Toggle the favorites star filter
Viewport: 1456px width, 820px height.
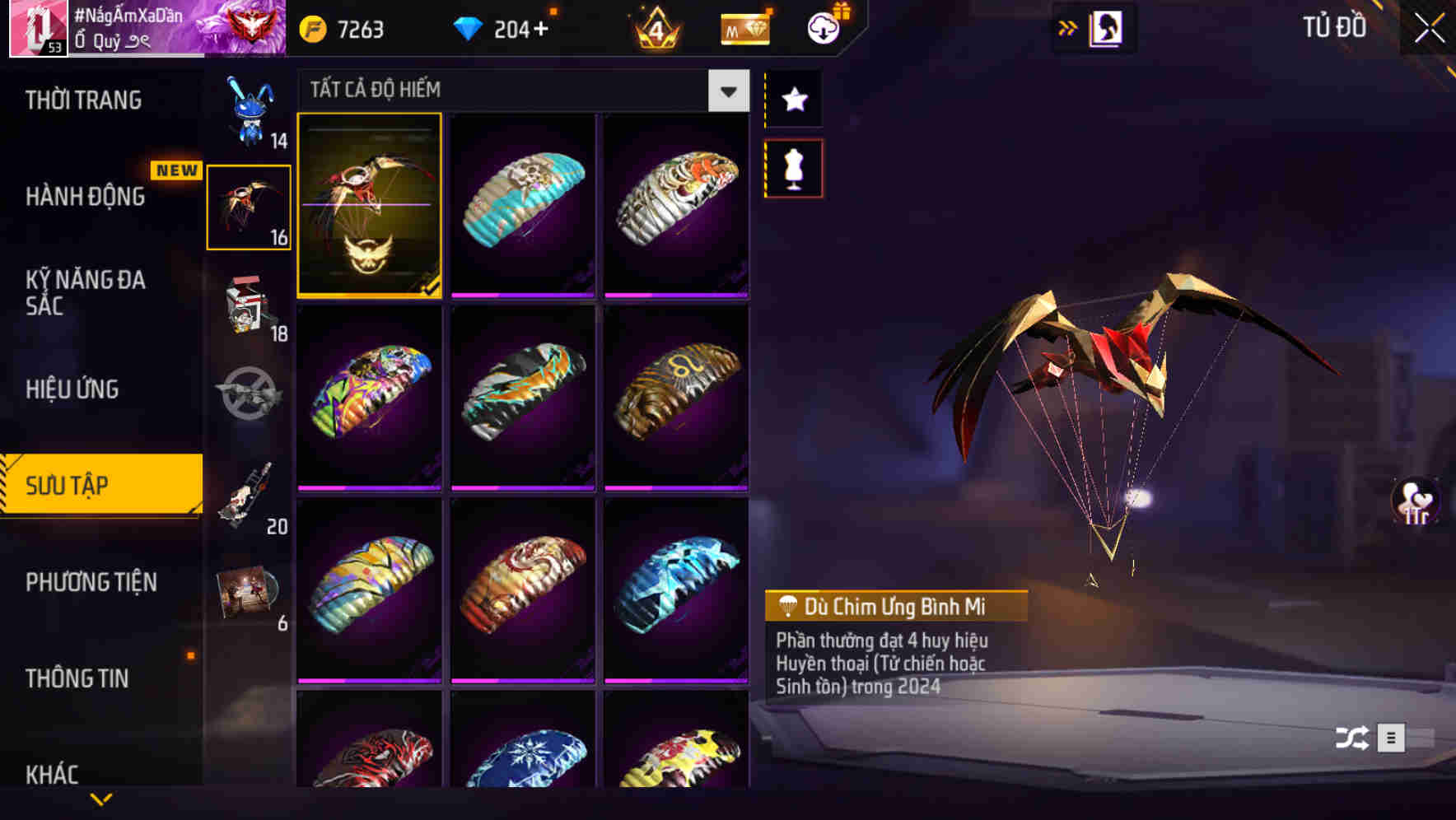pos(792,100)
